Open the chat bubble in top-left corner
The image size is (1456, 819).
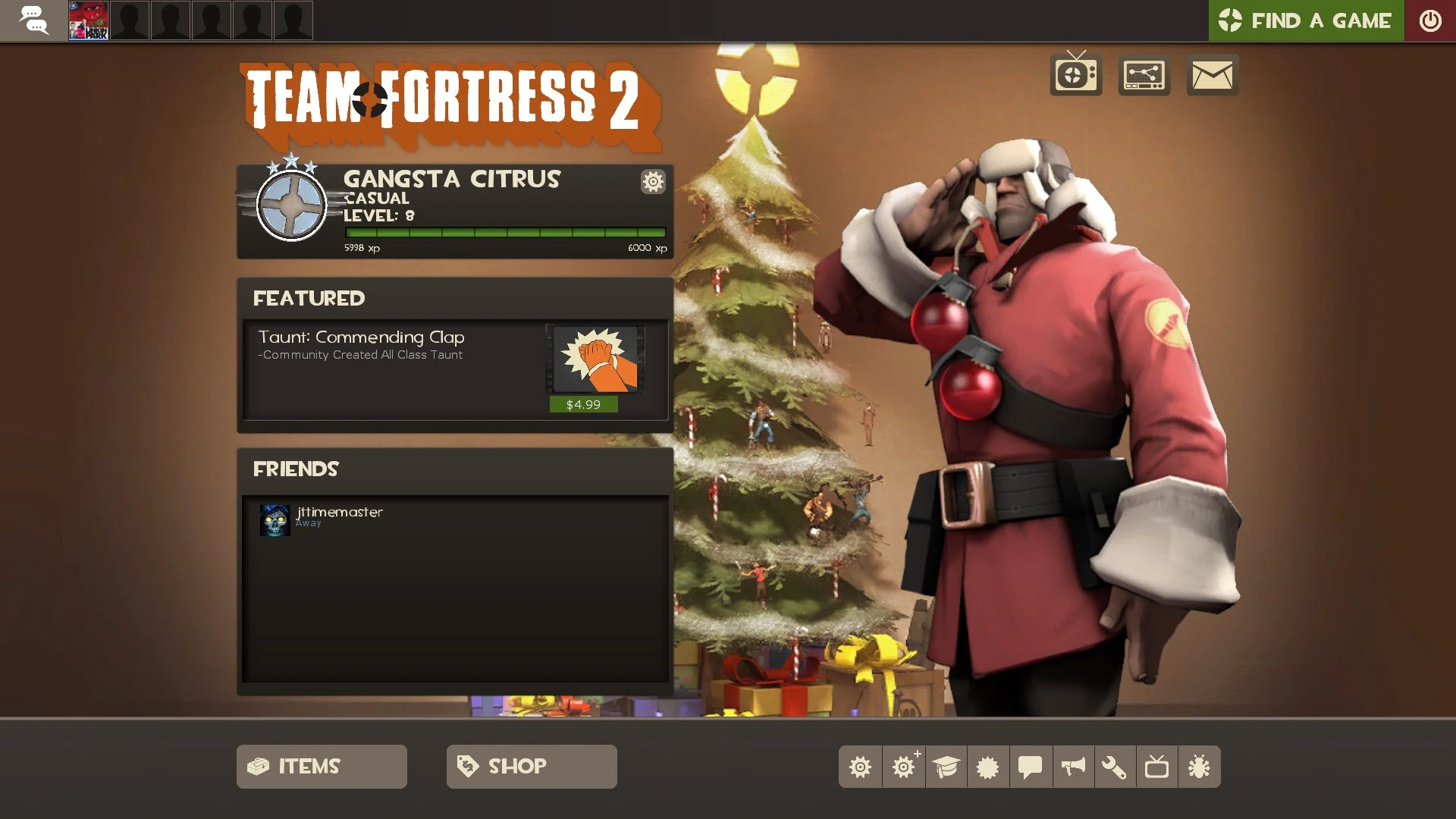click(x=34, y=20)
